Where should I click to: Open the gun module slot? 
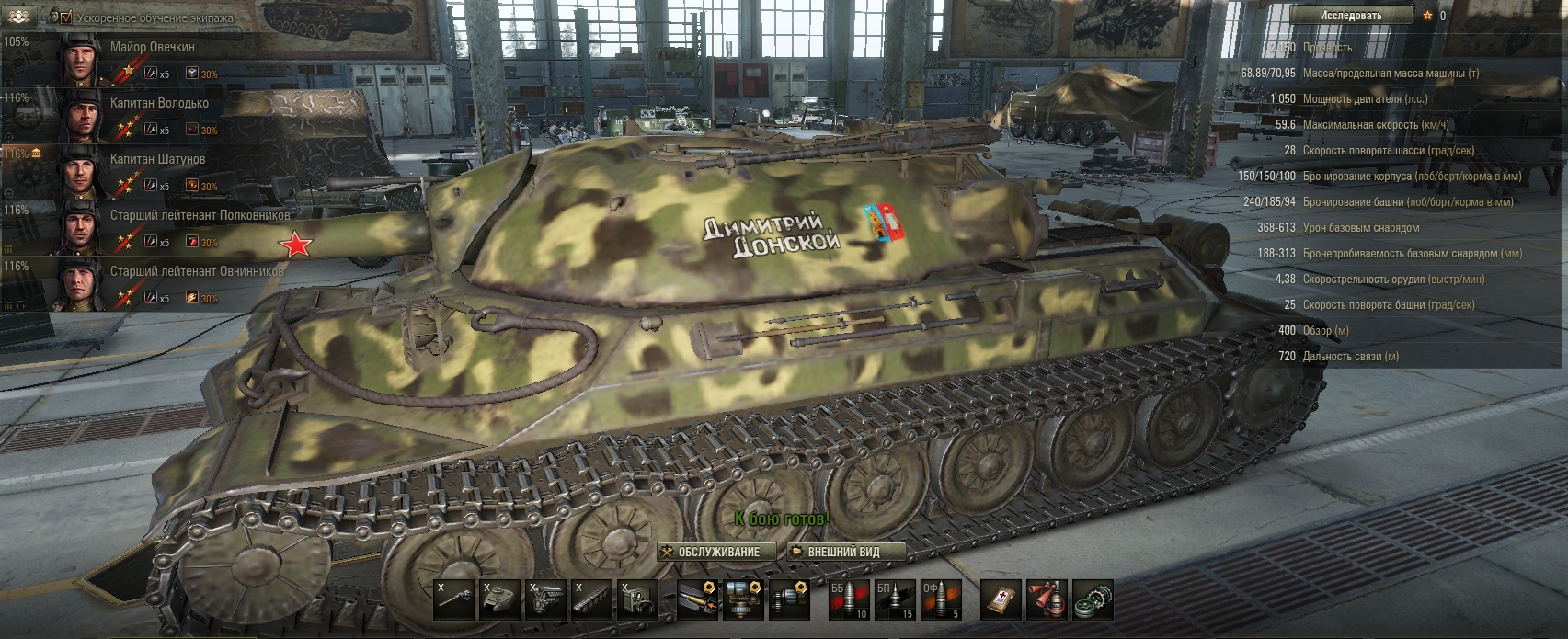point(452,599)
